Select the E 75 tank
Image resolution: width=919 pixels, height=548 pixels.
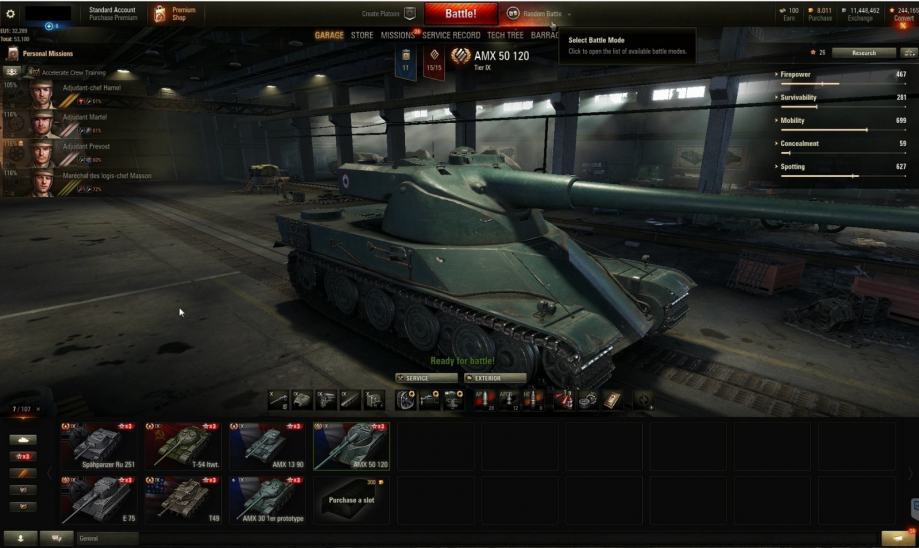99,499
